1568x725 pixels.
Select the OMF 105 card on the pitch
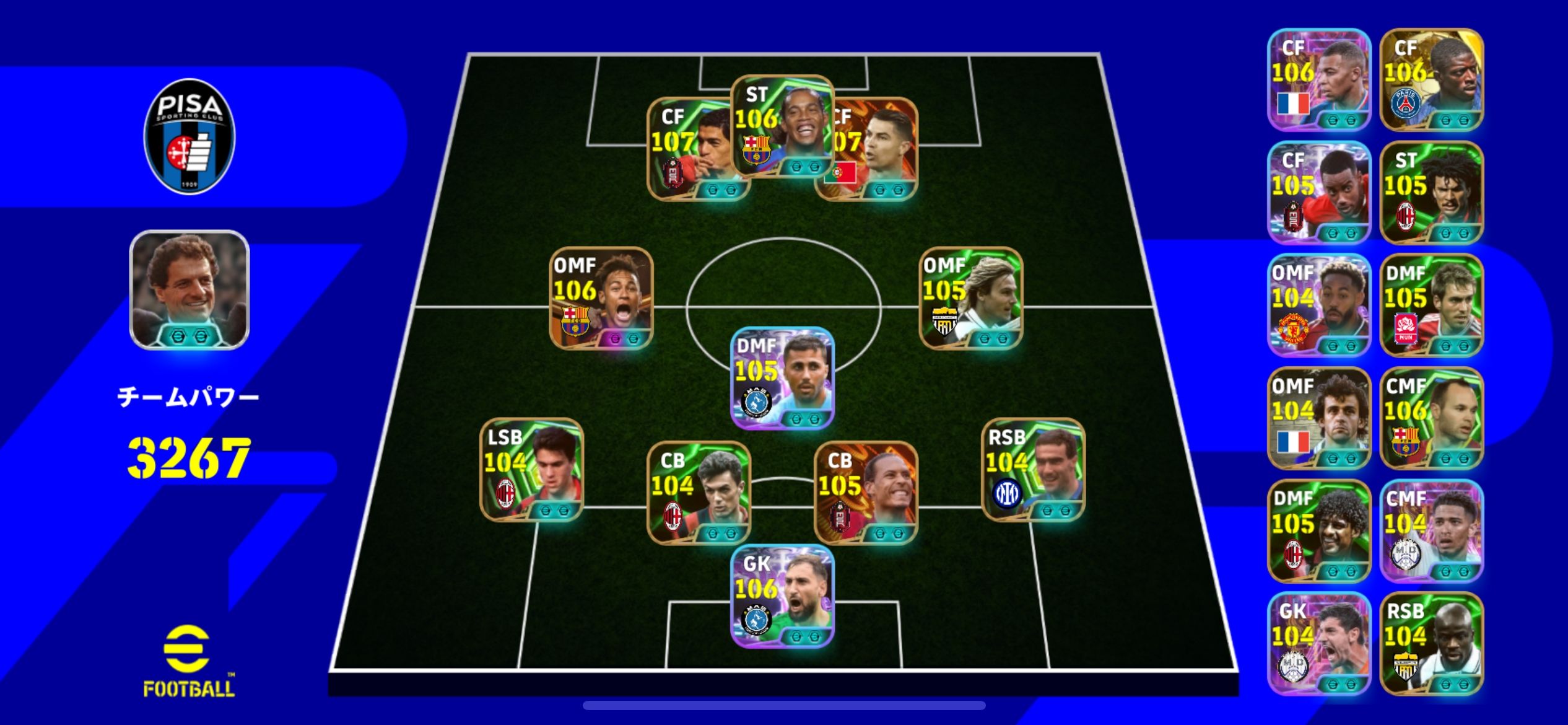click(970, 298)
